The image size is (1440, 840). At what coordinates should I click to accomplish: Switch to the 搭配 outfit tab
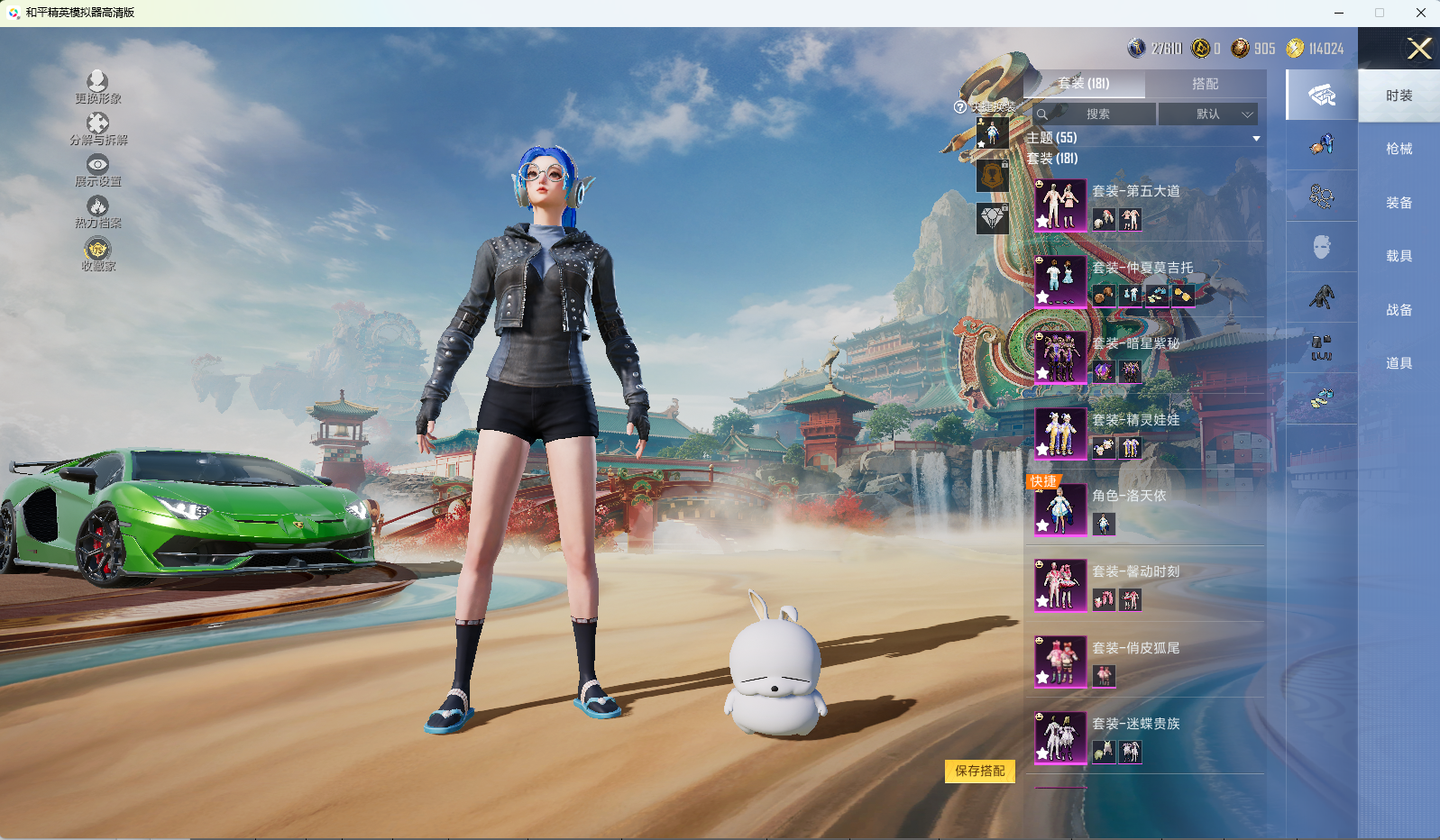click(1205, 84)
